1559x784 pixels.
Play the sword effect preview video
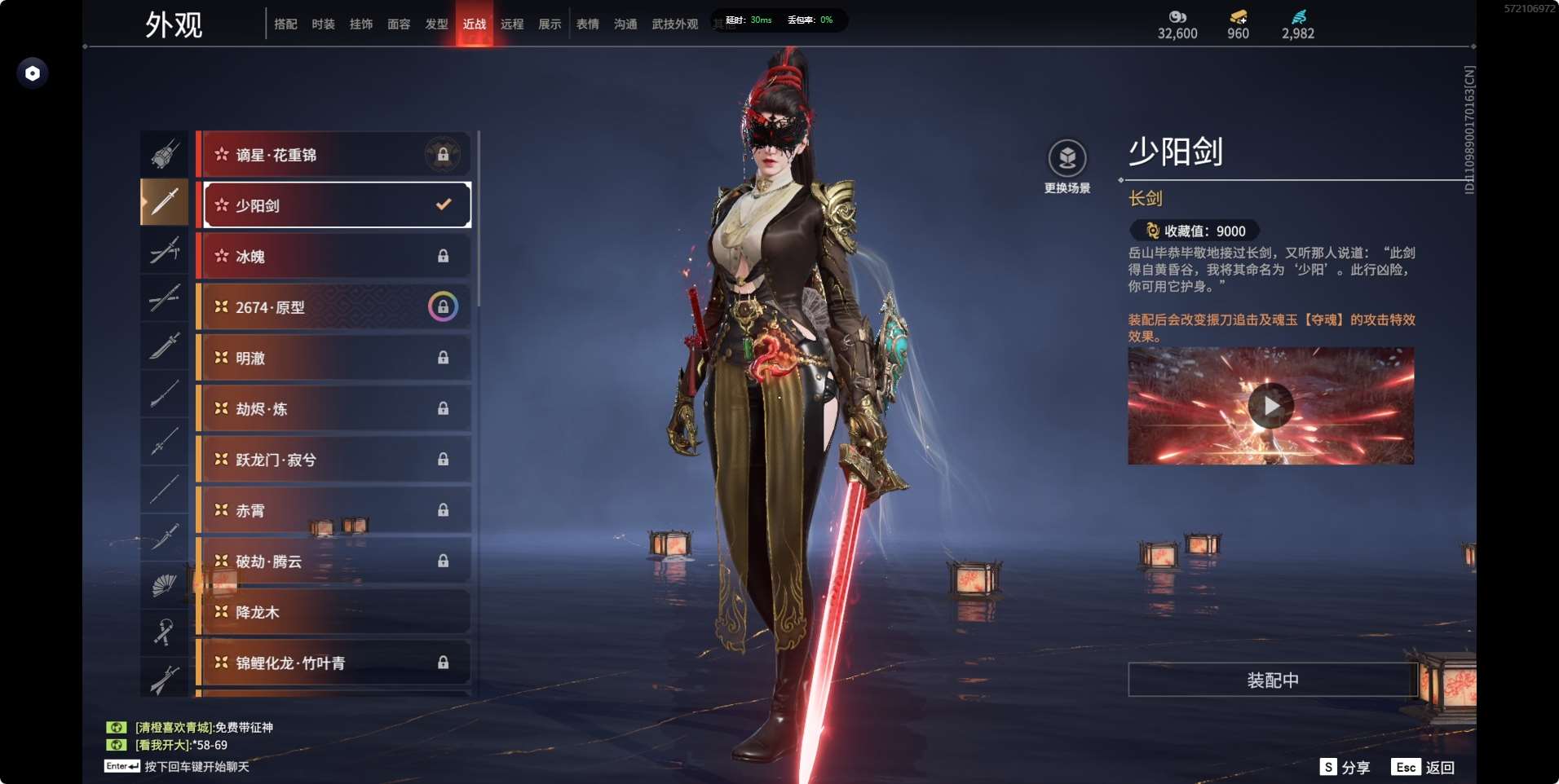(1270, 406)
